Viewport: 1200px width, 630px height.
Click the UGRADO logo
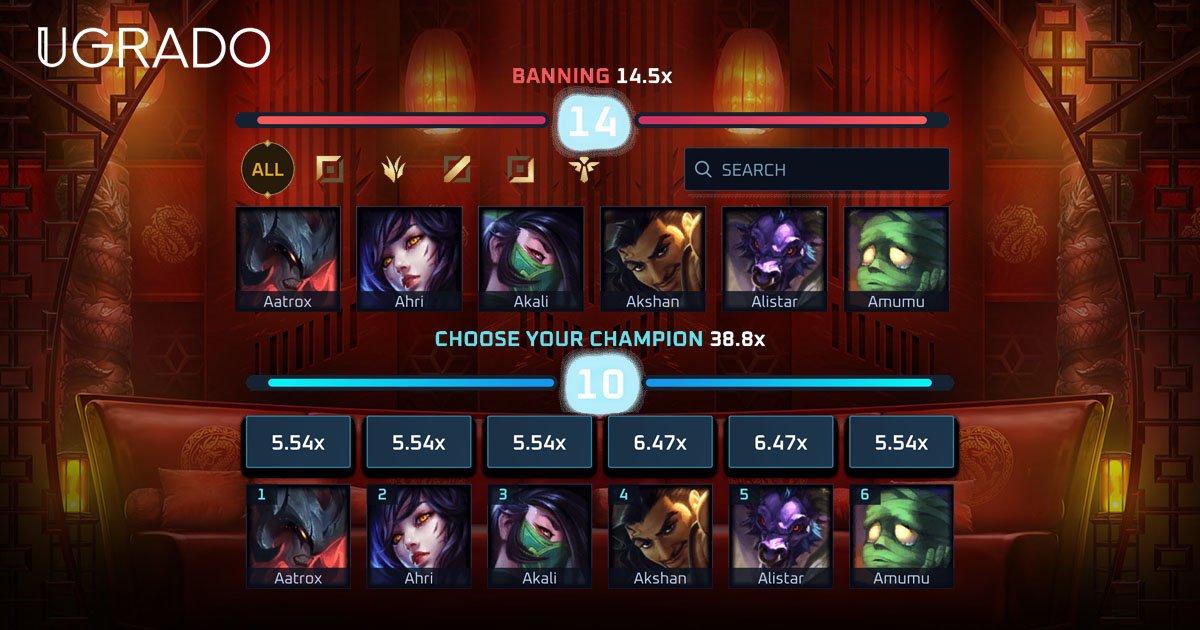tap(153, 48)
